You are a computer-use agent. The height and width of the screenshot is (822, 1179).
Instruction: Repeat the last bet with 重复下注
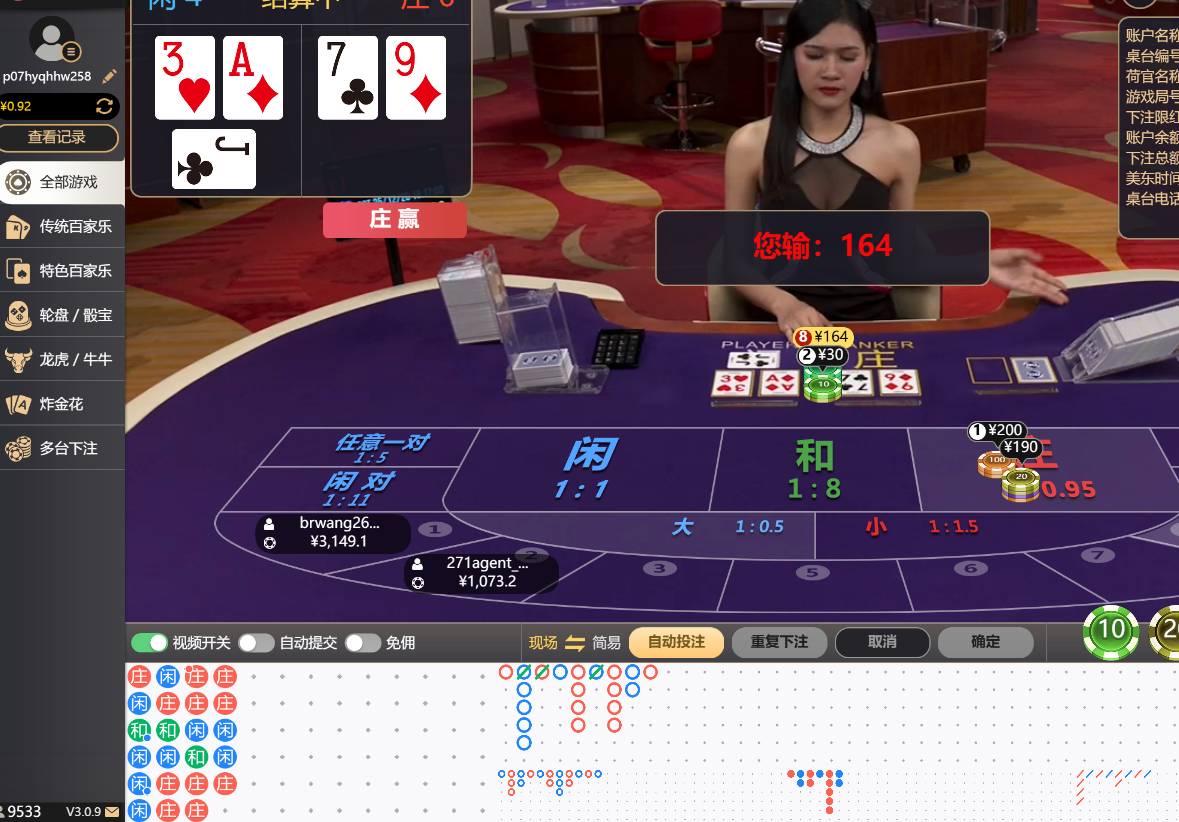pyautogui.click(x=779, y=642)
